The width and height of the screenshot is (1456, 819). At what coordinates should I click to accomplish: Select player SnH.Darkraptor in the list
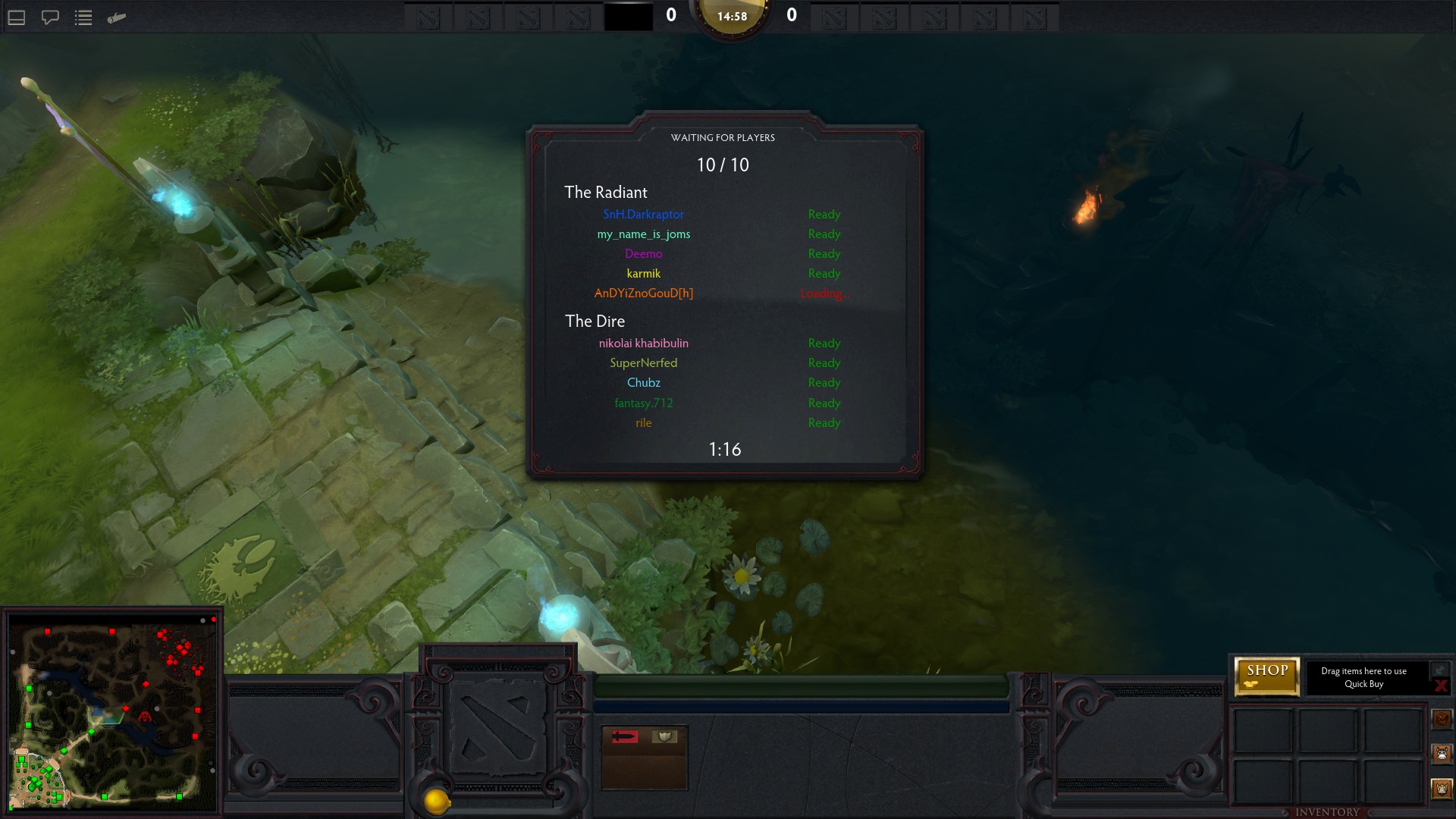click(643, 215)
